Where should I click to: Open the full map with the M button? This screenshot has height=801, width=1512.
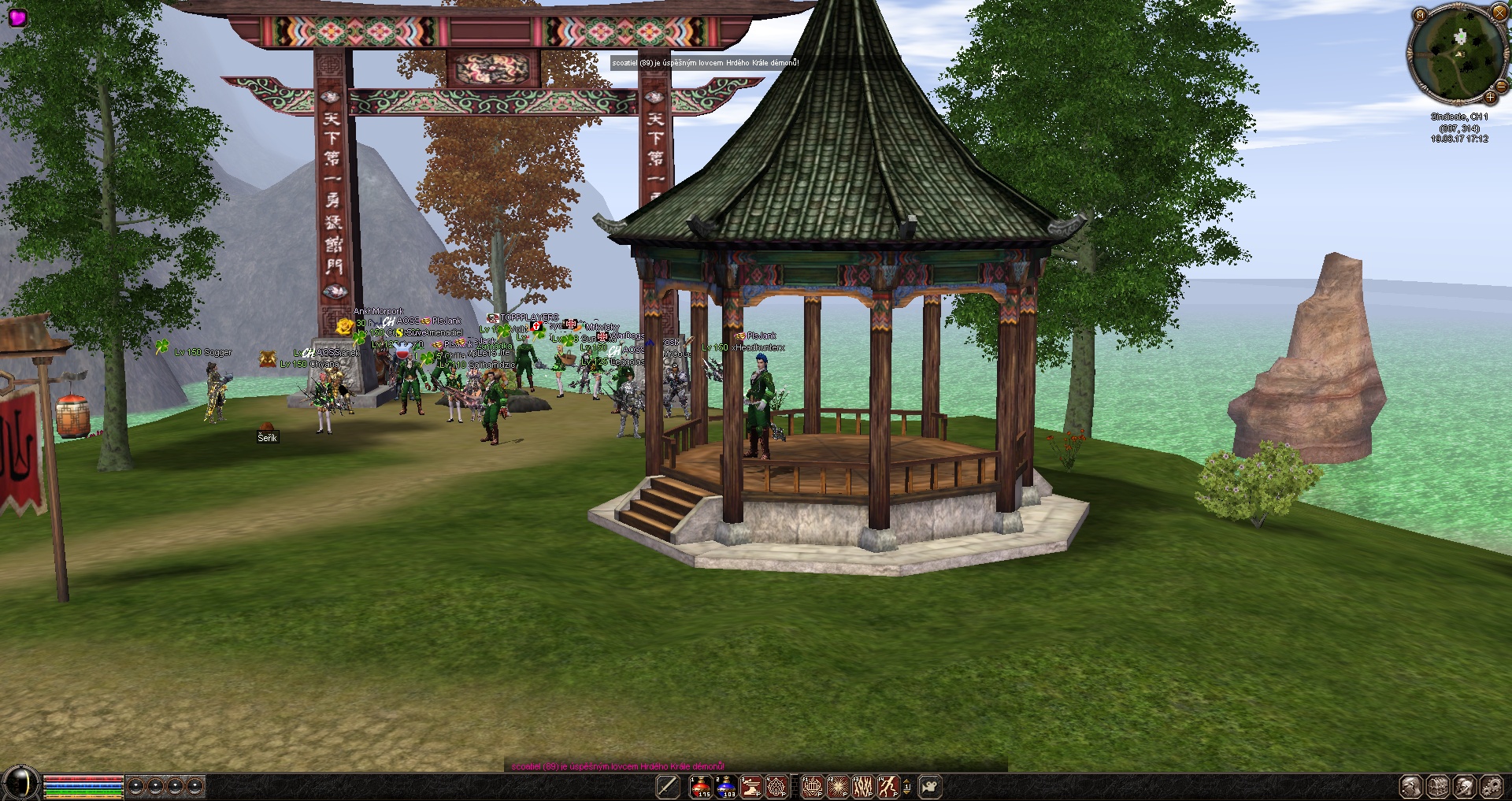(1420, 15)
